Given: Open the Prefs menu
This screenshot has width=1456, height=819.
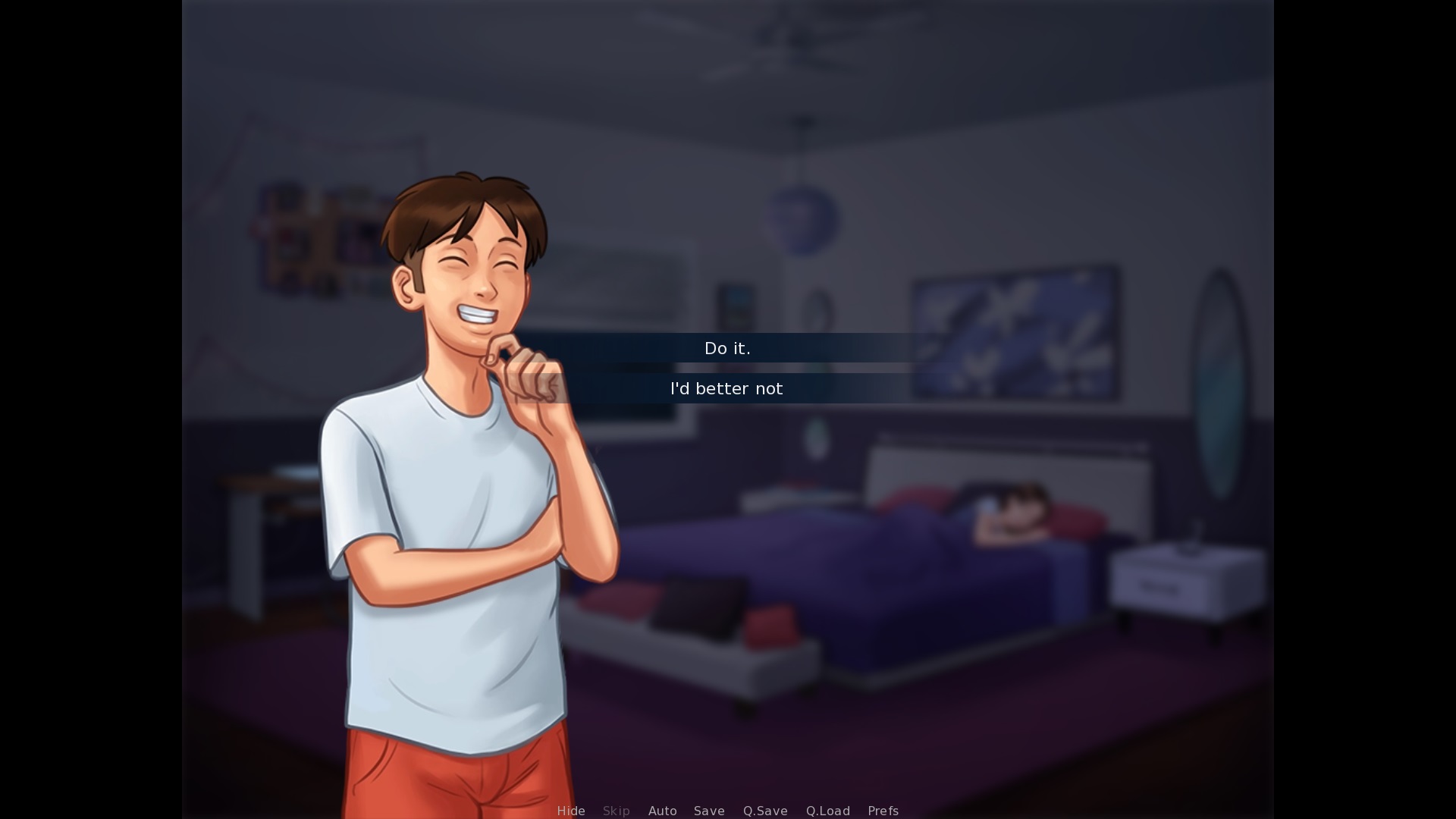Looking at the screenshot, I should 883,811.
